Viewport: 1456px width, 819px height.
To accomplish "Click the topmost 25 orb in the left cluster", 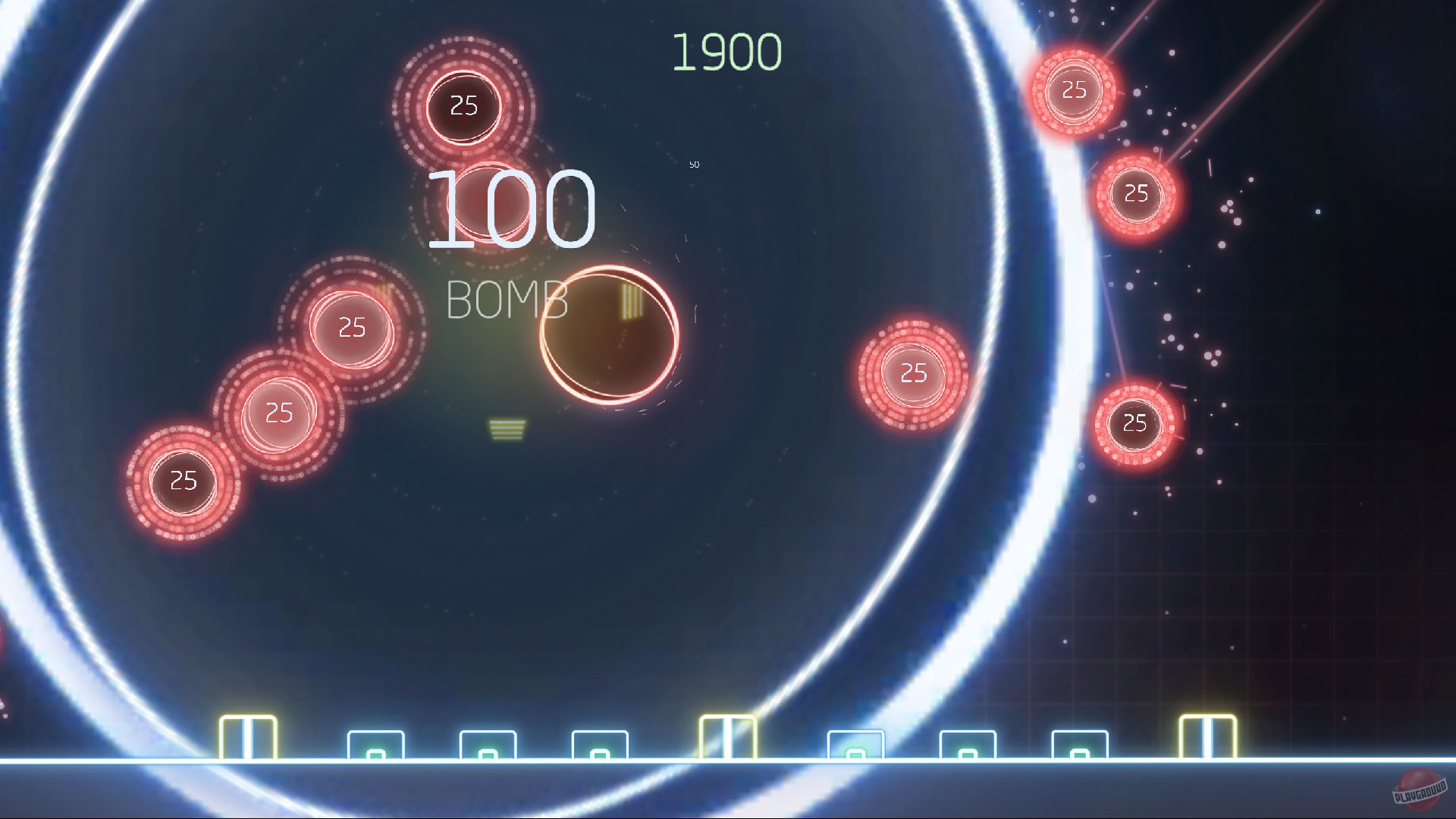I will (x=351, y=328).
